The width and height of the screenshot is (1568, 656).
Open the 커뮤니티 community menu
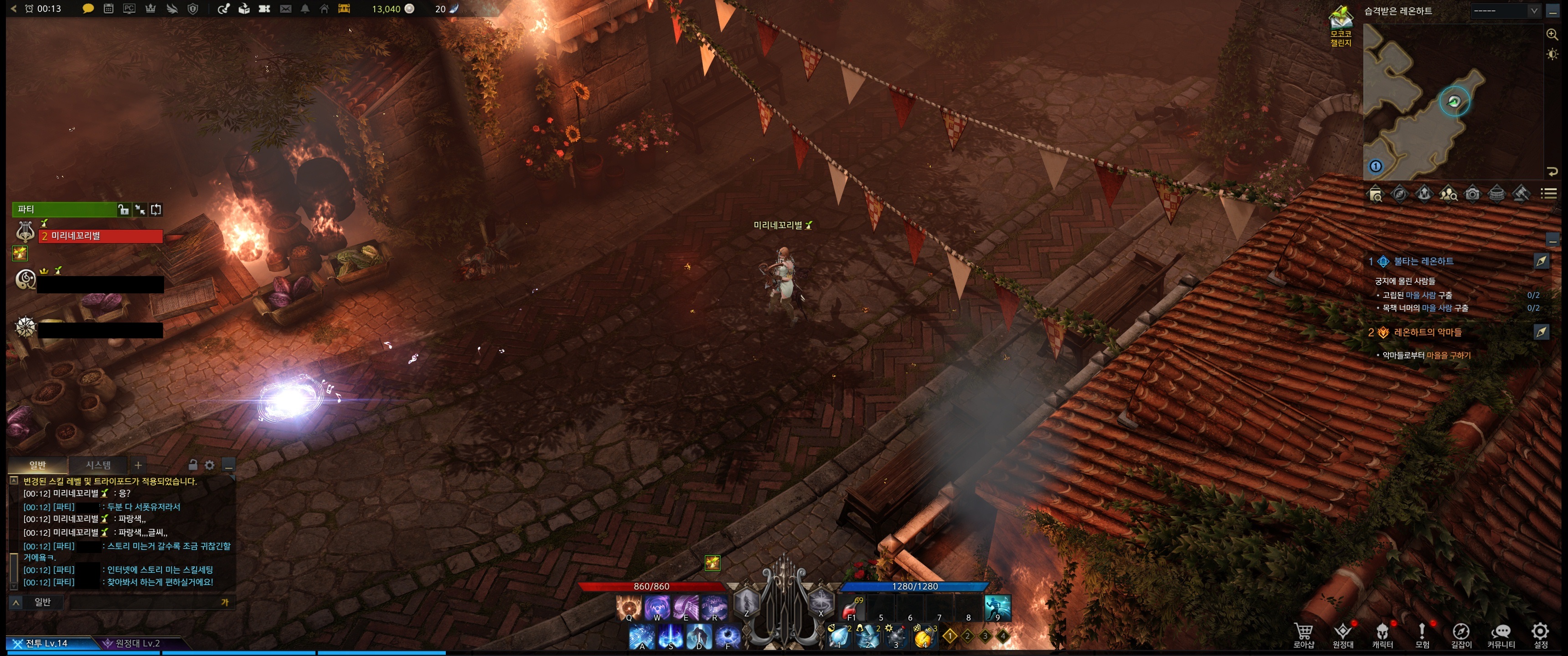tap(1501, 635)
